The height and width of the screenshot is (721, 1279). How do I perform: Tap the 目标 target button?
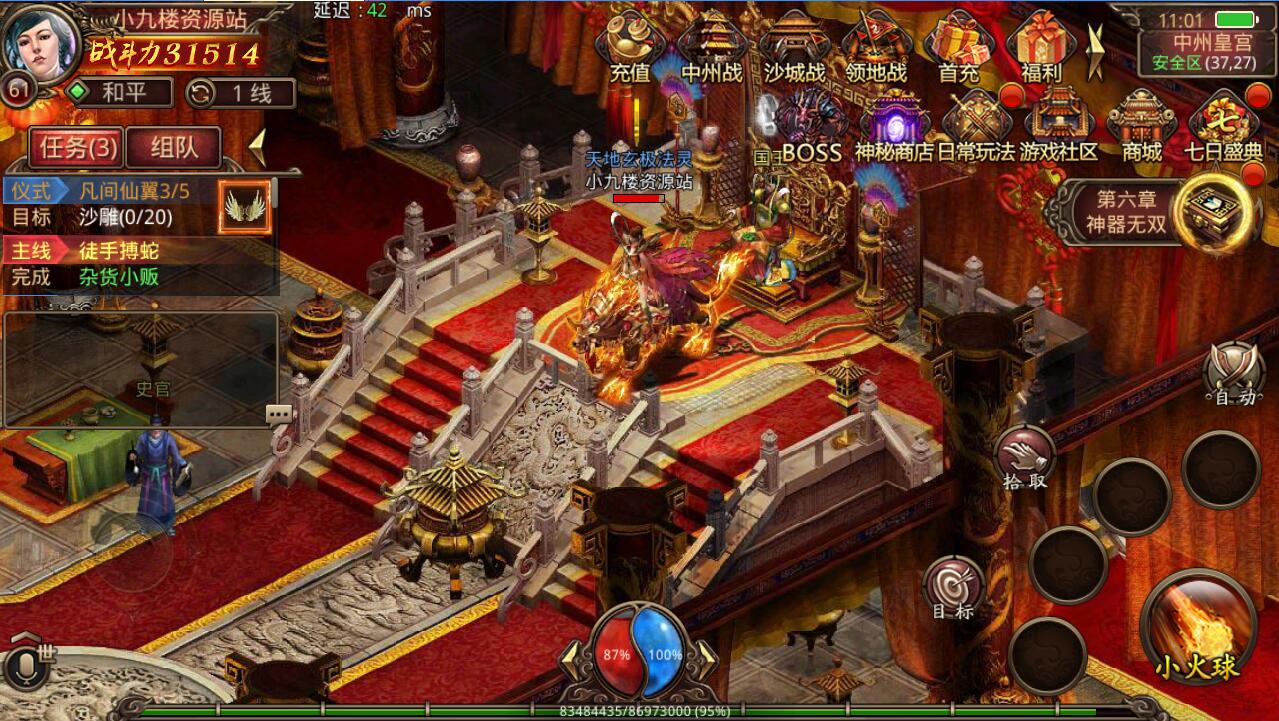pos(953,588)
